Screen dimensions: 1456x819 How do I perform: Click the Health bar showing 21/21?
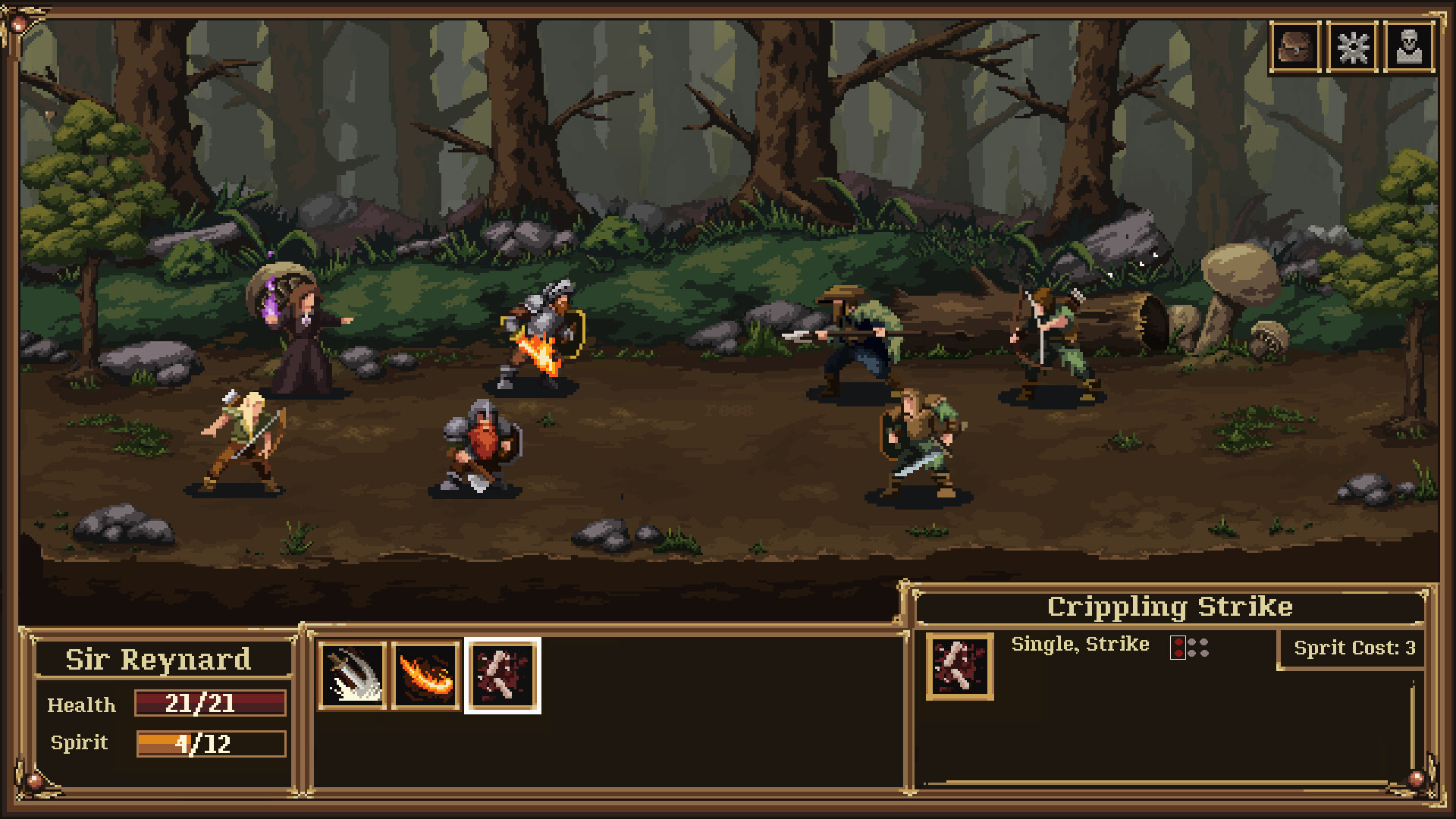[x=209, y=704]
